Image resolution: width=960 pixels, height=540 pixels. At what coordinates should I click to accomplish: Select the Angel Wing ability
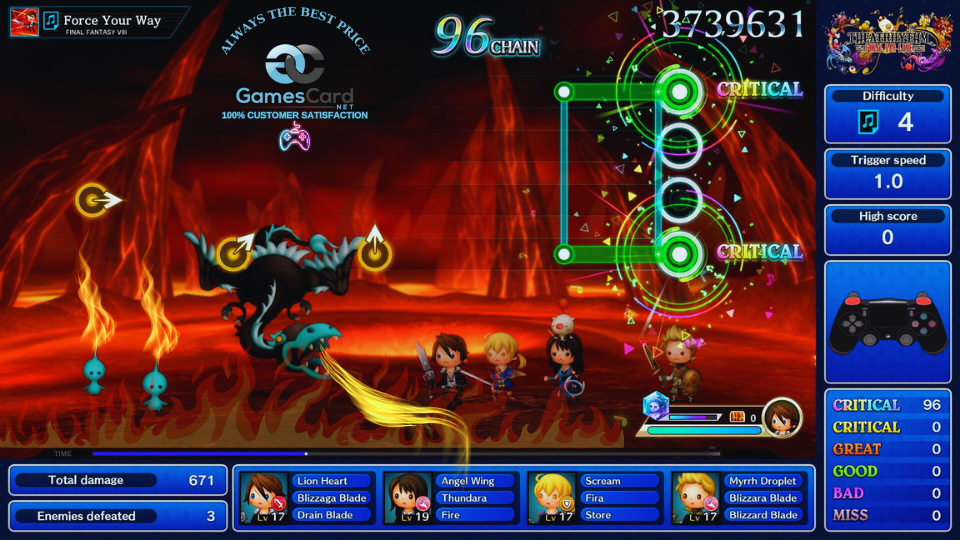pyautogui.click(x=468, y=481)
